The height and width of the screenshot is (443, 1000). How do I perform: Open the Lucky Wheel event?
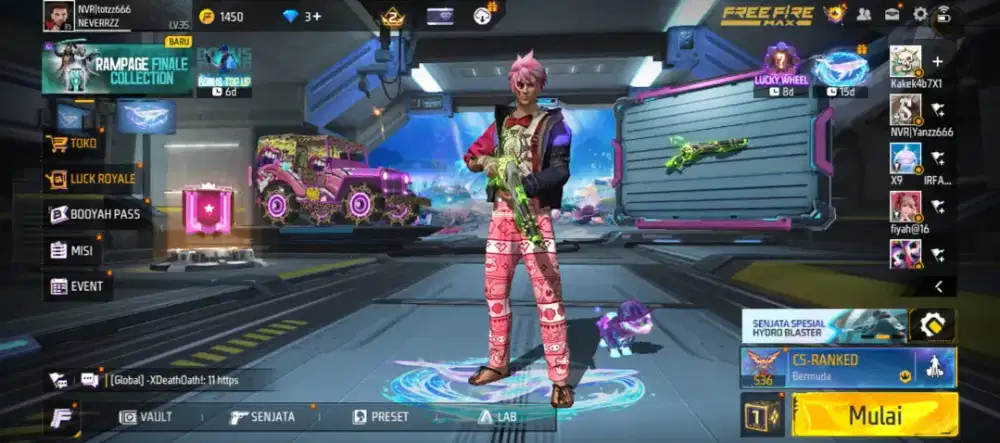click(781, 68)
